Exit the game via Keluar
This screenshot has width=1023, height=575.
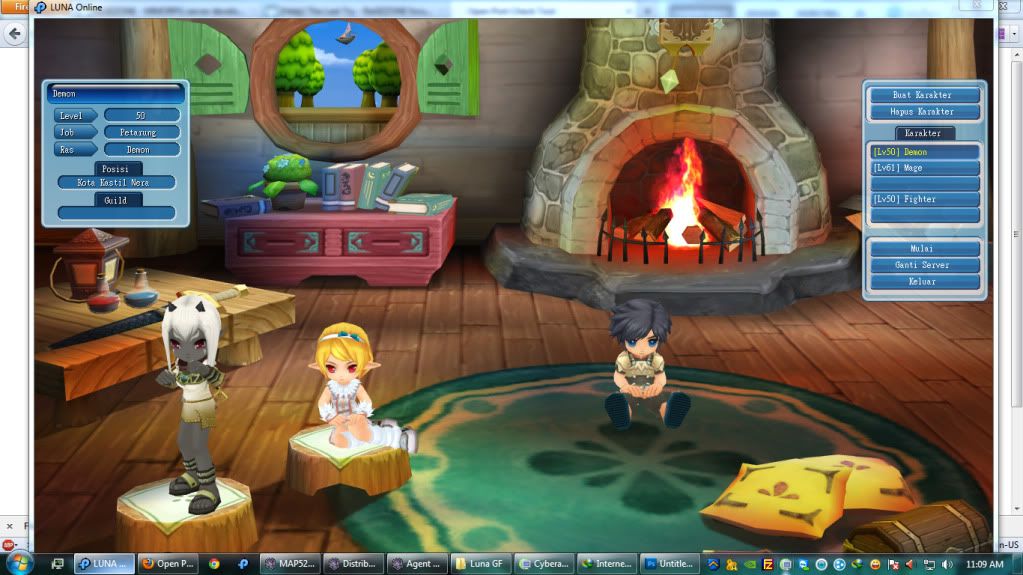(x=923, y=281)
